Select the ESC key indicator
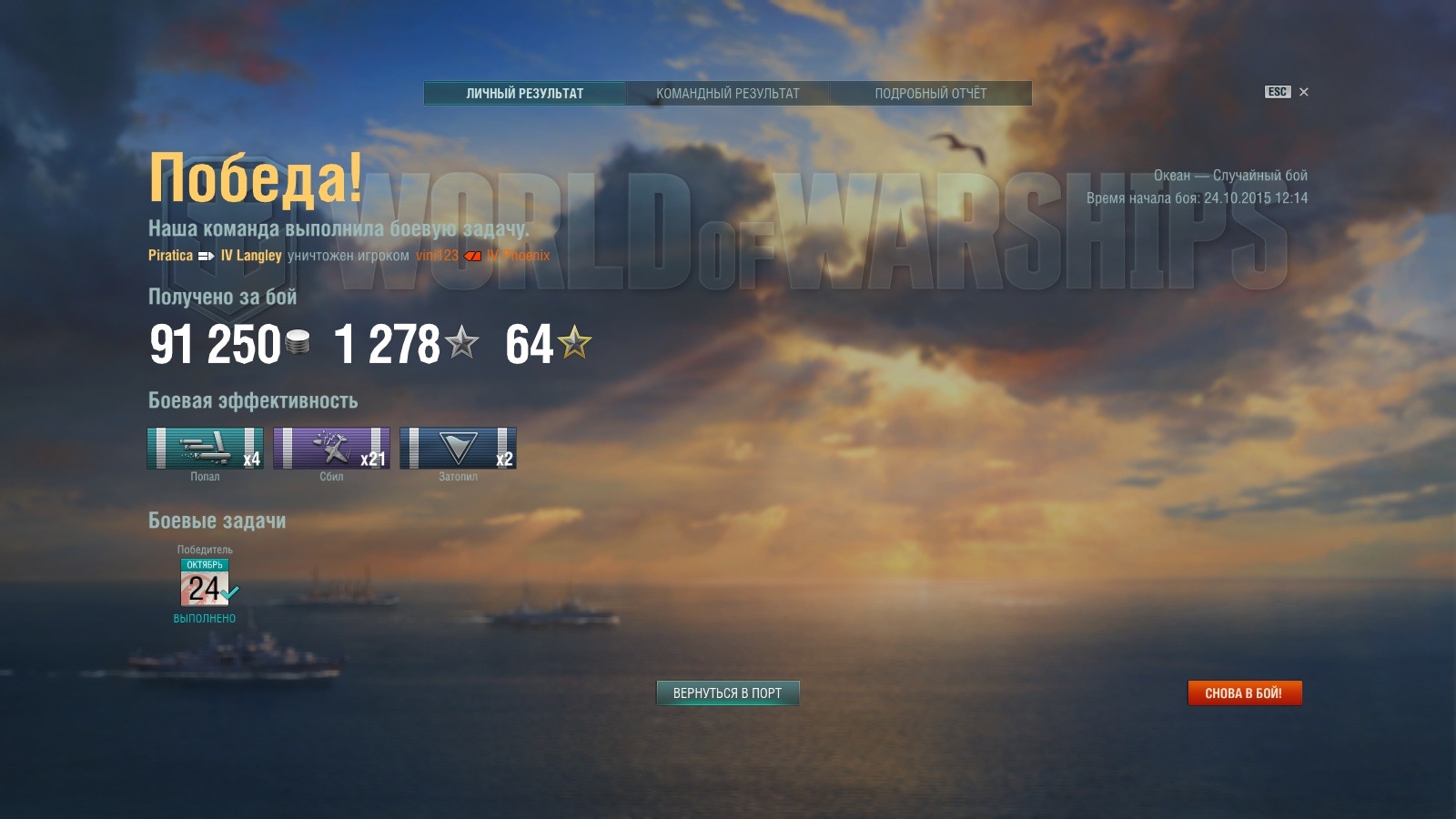Image resolution: width=1456 pixels, height=819 pixels. click(x=1276, y=92)
